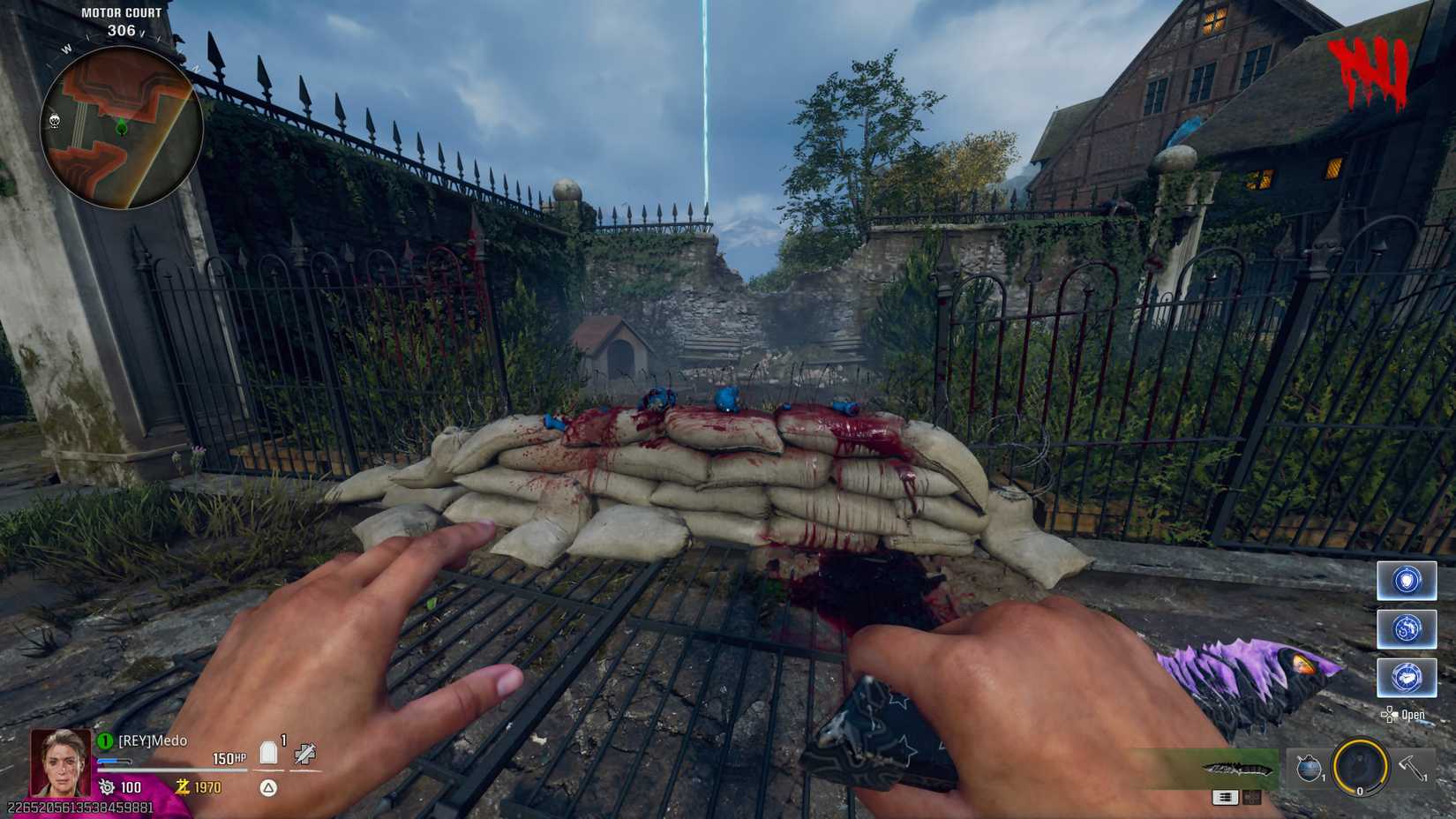Viewport: 1456px width, 819px height.
Task: Select the shield field upgrade icon
Action: pos(1405,581)
